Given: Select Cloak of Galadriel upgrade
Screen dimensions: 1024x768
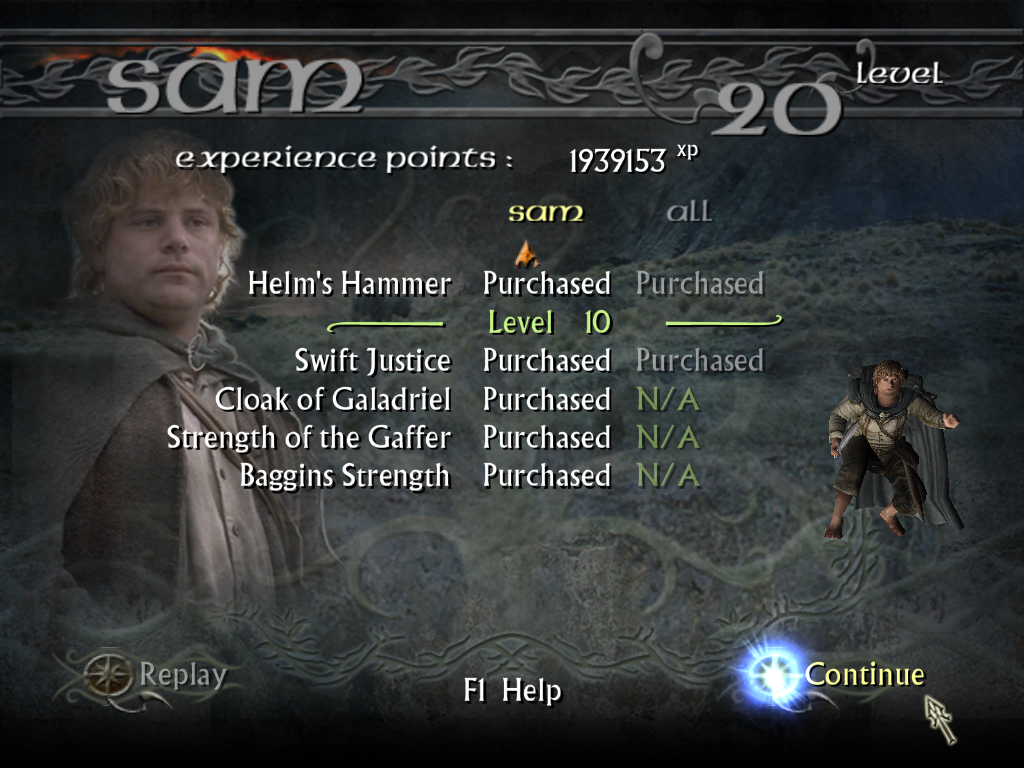Looking at the screenshot, I should point(333,400).
